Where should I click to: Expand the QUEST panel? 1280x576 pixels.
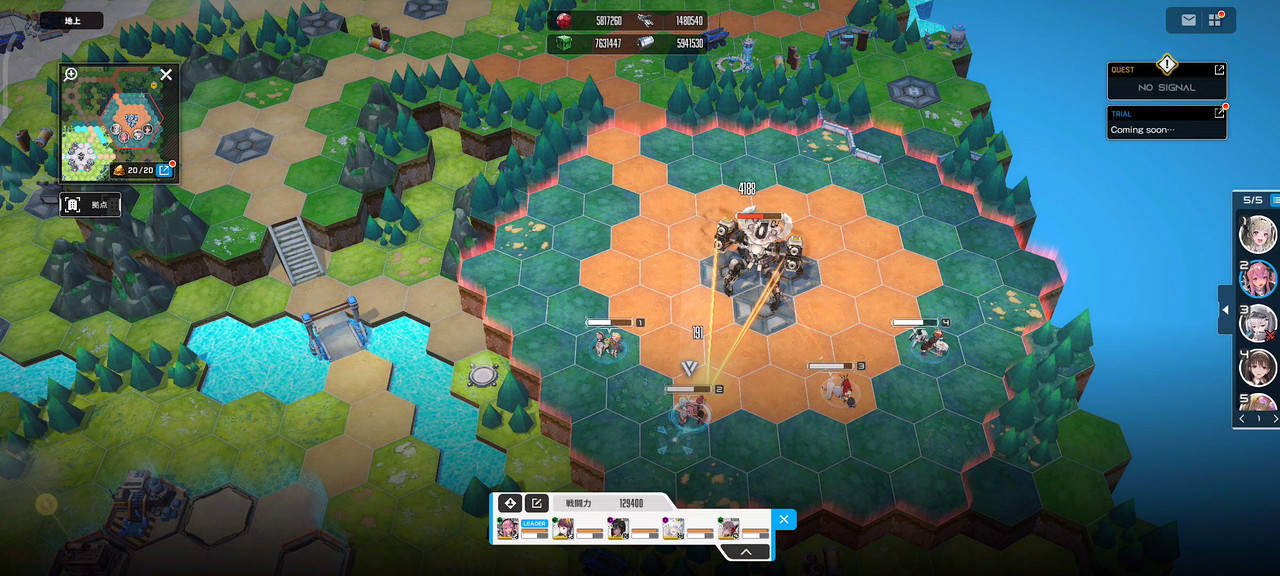(1219, 70)
